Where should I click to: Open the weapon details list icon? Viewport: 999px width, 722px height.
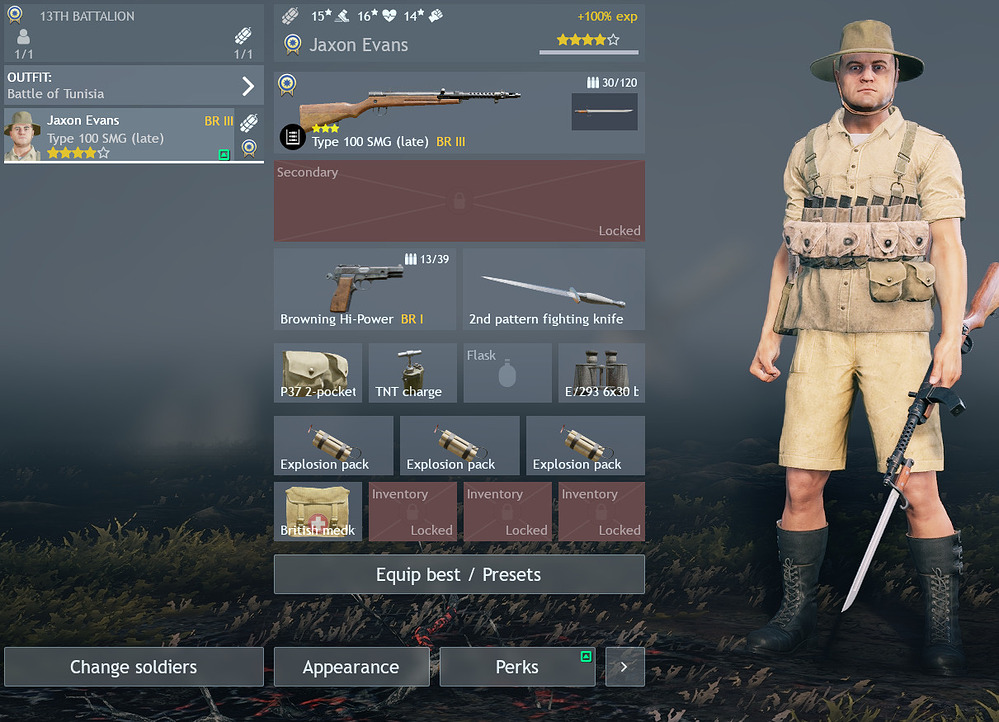292,136
